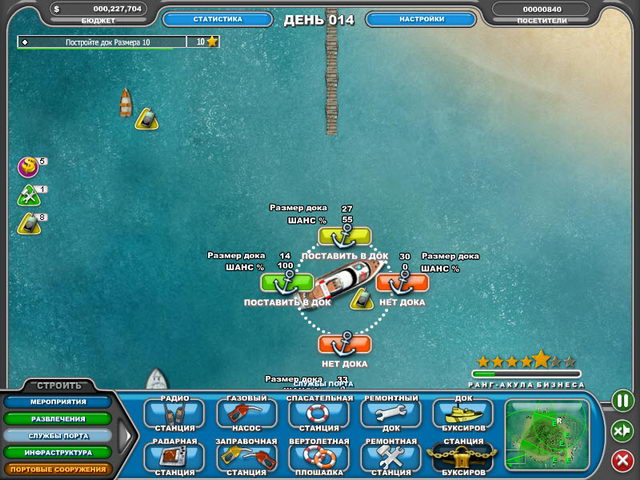
Task: Choose the Станция буксиров chain icon
Action: 461,458
